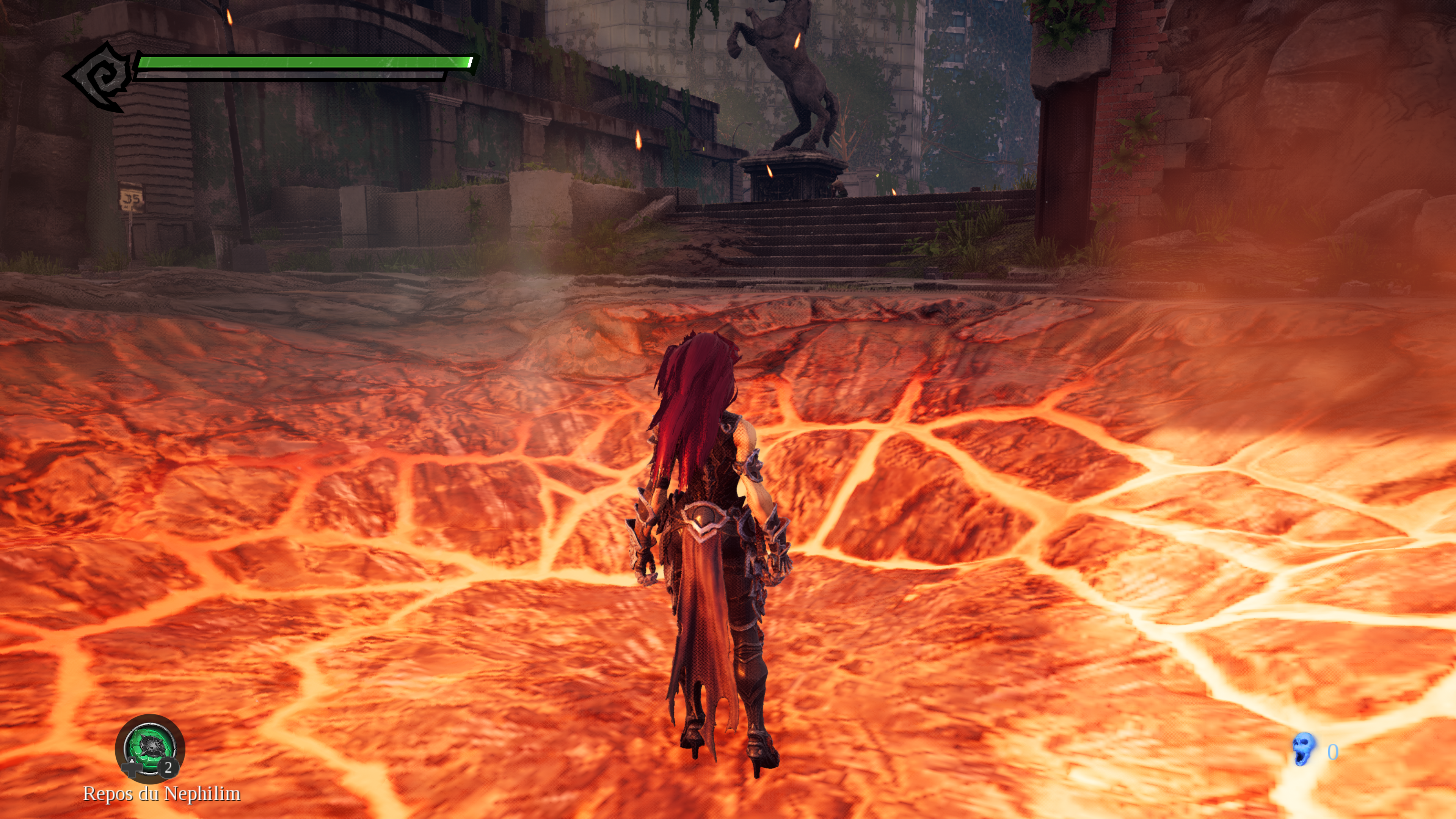Screen dimensions: 1456x819
Task: Click the spiral Fury emblem beside the health bar
Action: (x=100, y=76)
